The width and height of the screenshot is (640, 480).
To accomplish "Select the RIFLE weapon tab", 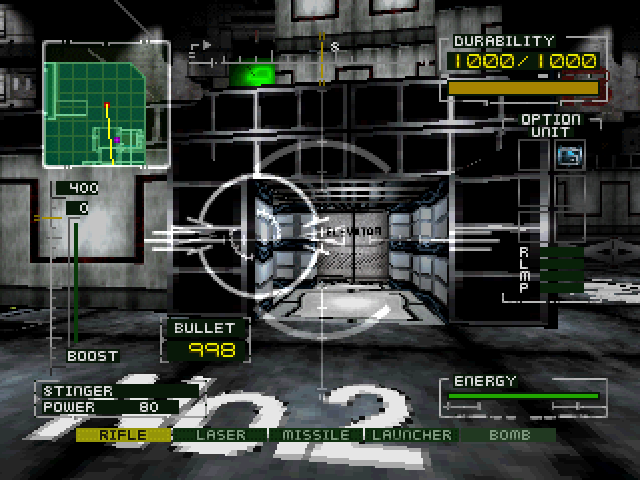I will pyautogui.click(x=123, y=435).
